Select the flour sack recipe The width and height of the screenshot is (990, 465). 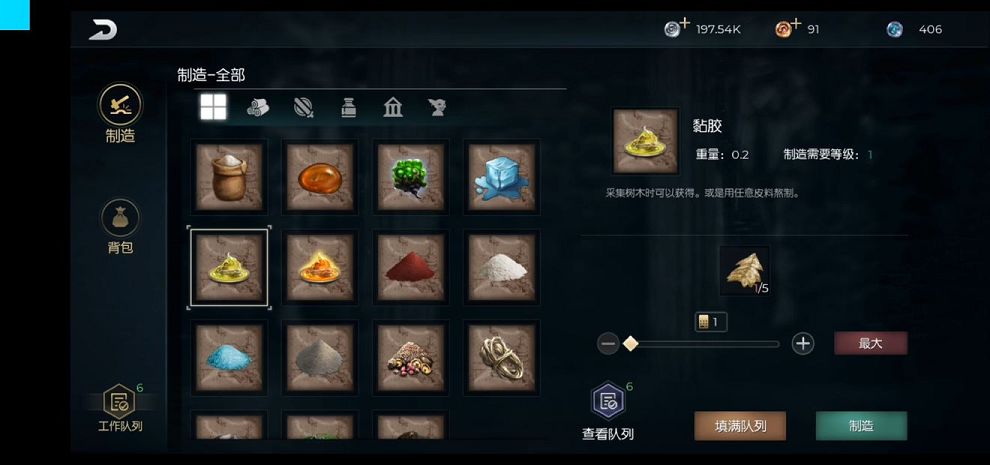tap(229, 176)
